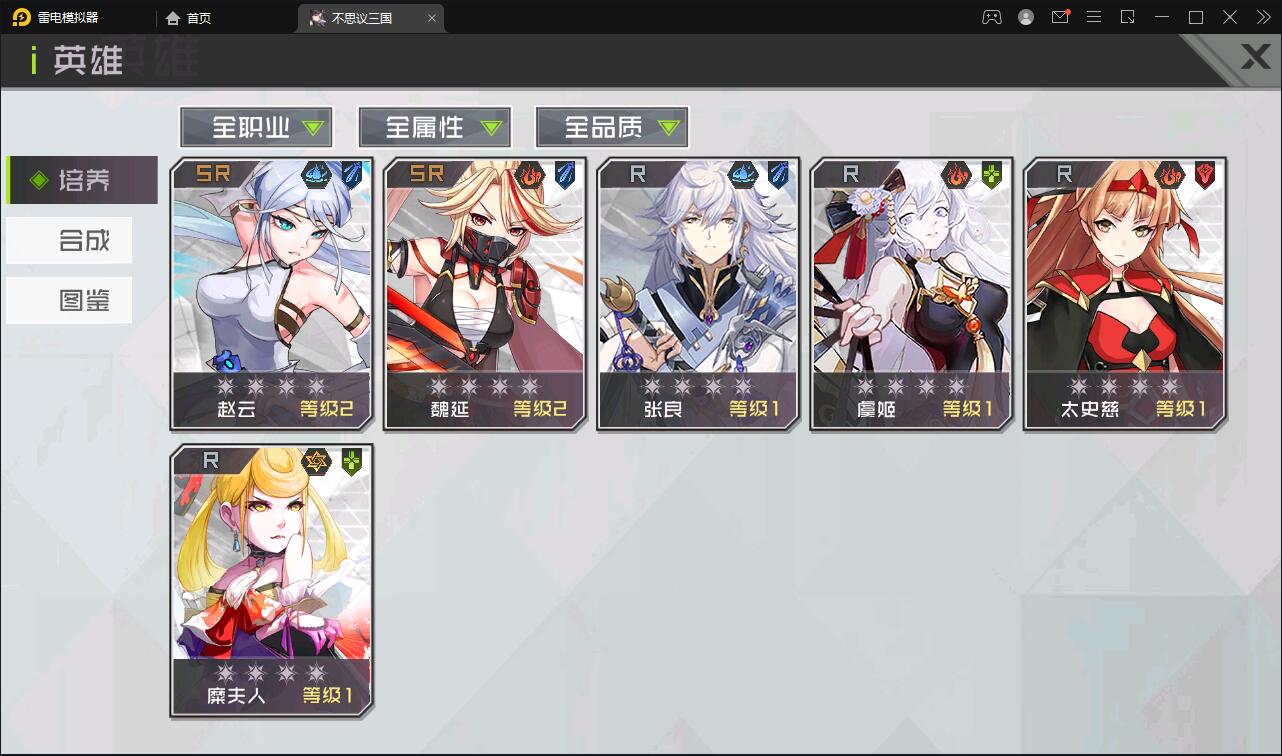Click the R rarity badge on Taishi Ci's card
The width and height of the screenshot is (1282, 756).
pos(1066,172)
